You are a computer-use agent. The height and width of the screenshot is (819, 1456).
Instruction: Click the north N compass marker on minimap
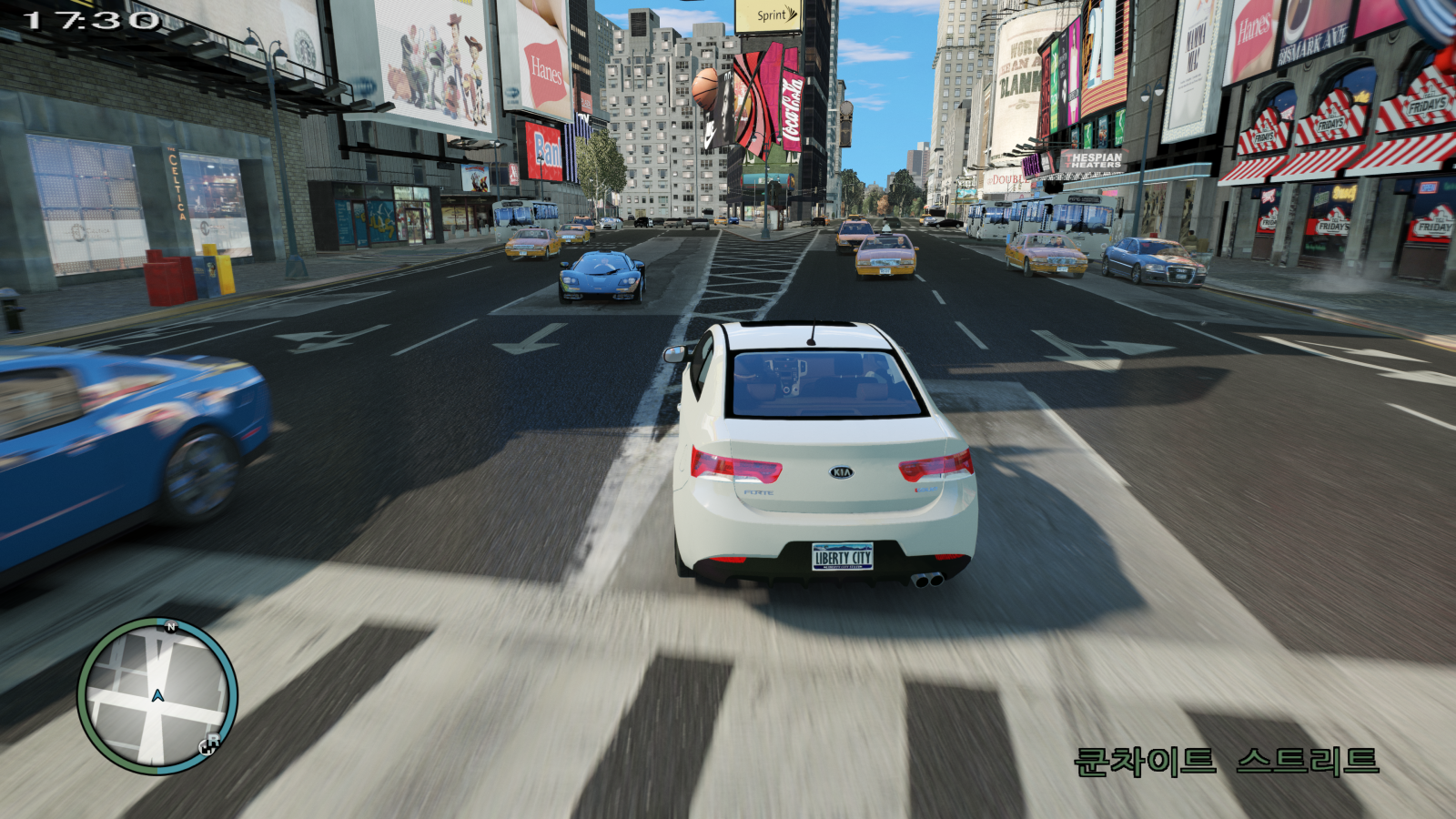[170, 627]
